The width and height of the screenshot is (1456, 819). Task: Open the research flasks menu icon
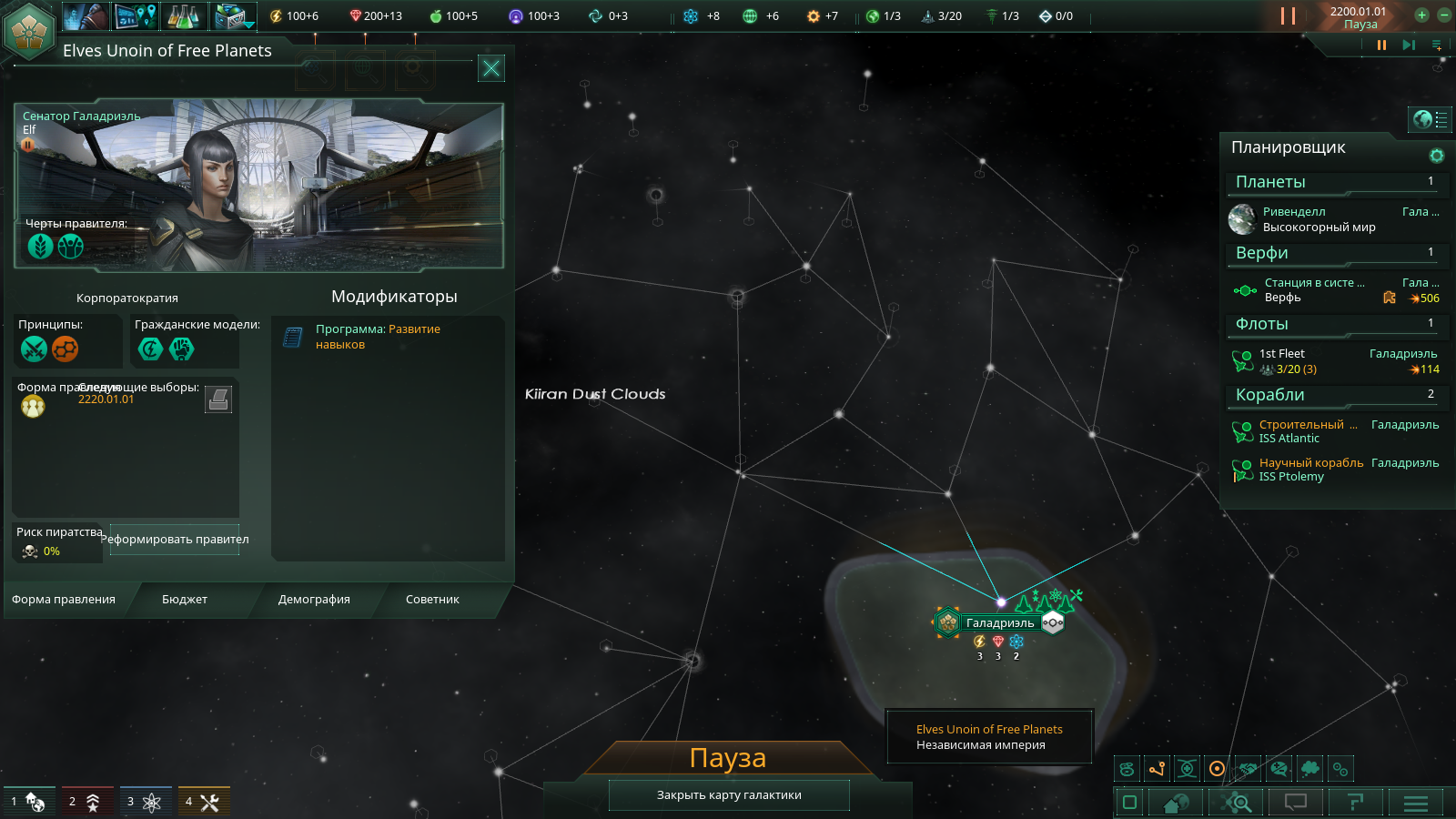184,15
